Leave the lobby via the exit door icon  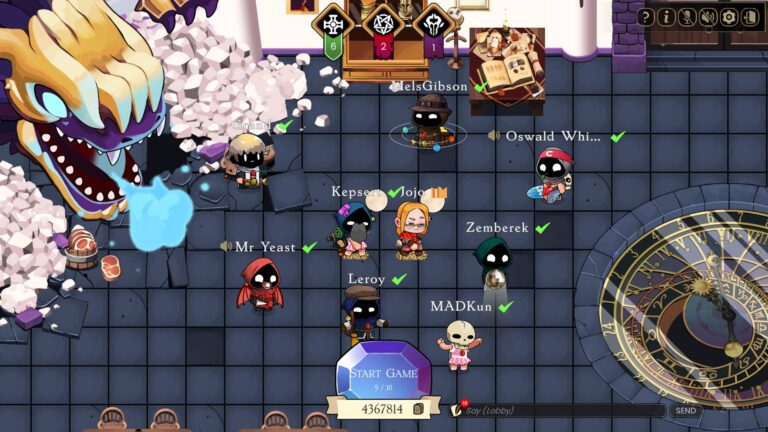(x=749, y=17)
